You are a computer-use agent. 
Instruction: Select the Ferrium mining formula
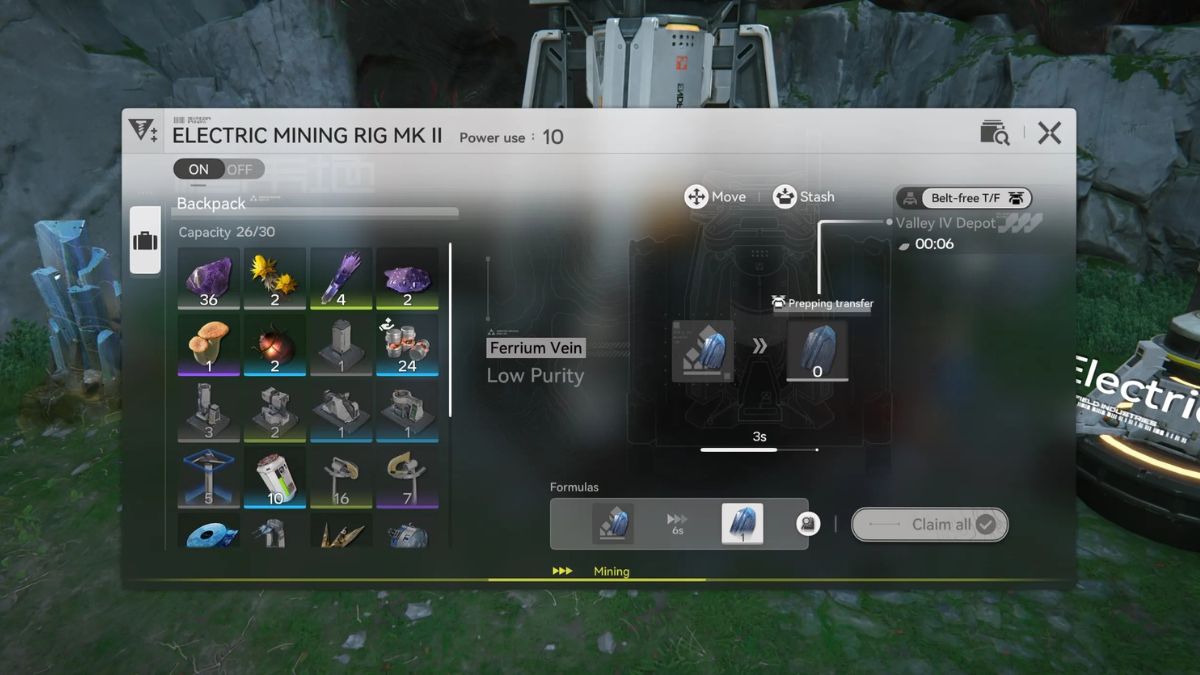678,524
